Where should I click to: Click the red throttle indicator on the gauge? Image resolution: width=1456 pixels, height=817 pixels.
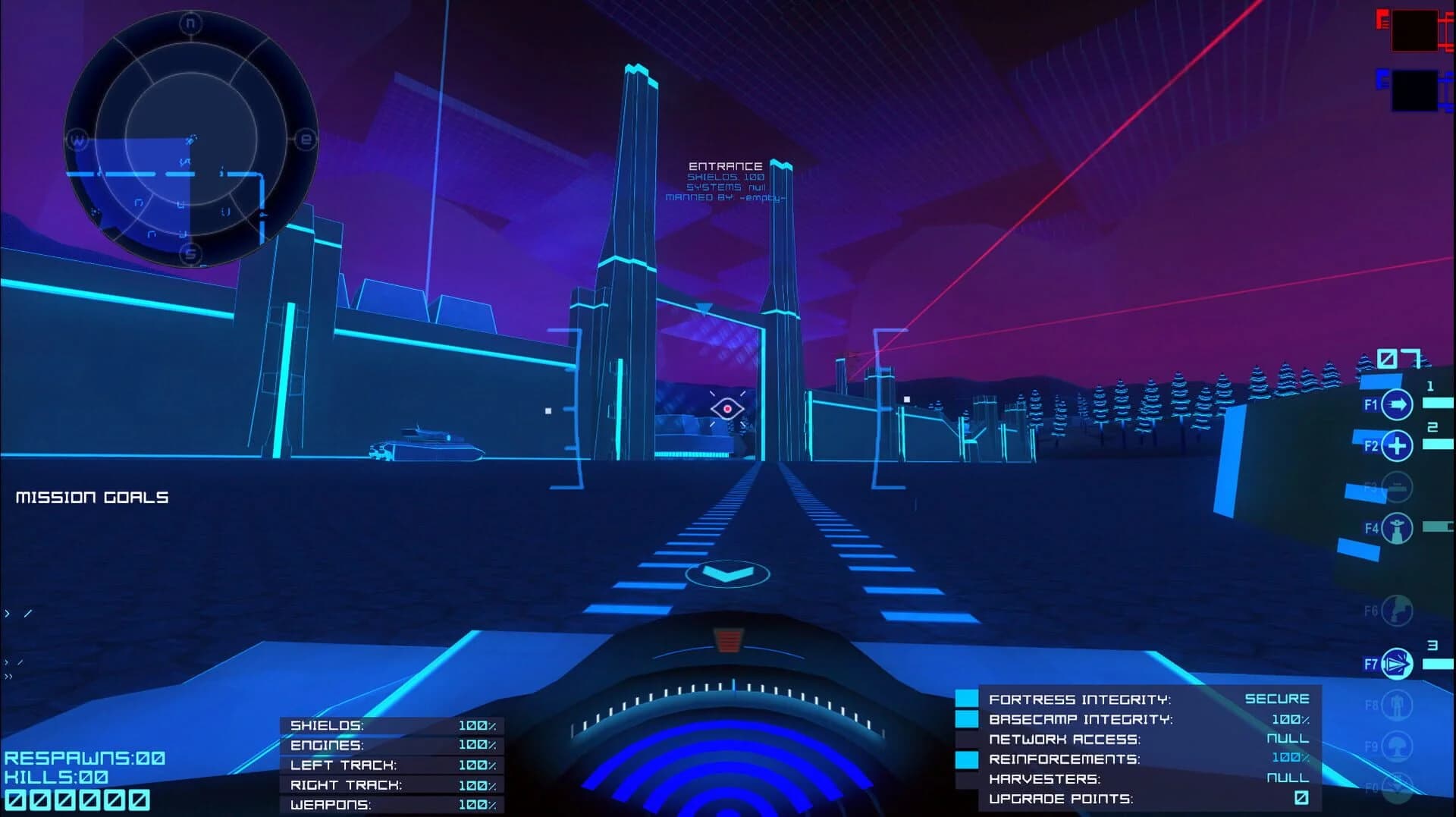click(730, 641)
